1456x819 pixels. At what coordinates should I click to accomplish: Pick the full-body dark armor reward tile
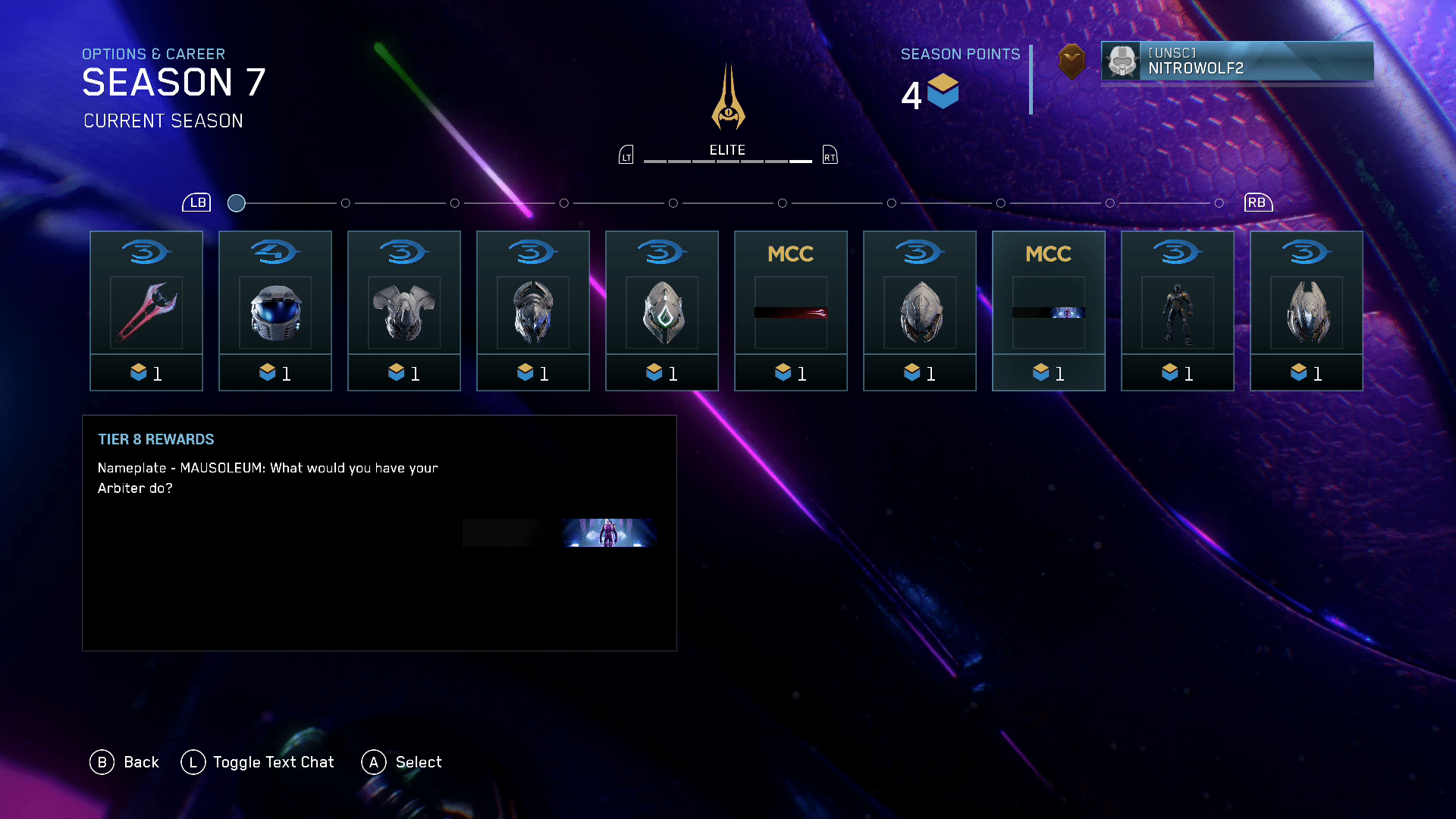pos(1178,311)
